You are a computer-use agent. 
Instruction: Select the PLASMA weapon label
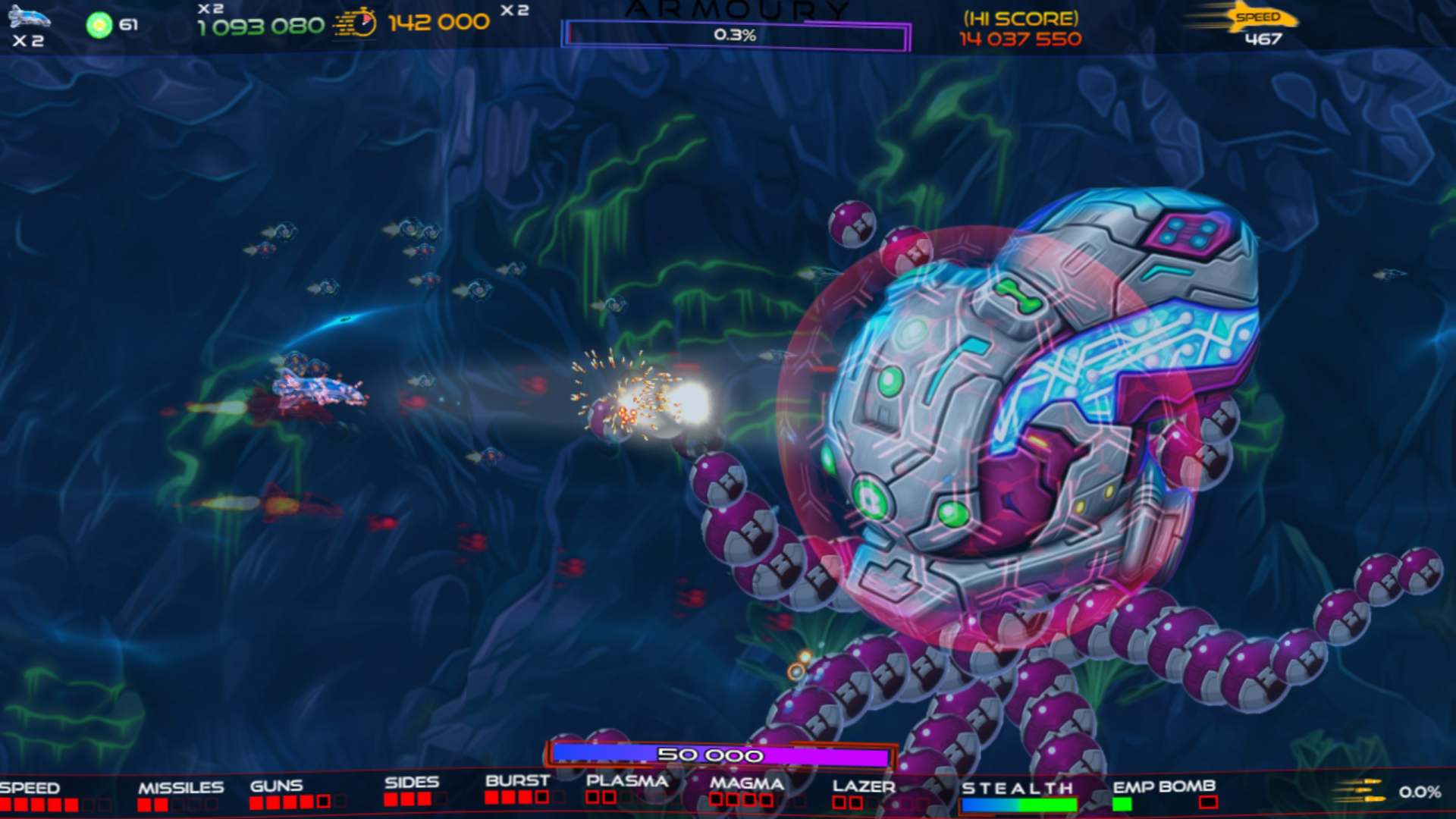627,781
